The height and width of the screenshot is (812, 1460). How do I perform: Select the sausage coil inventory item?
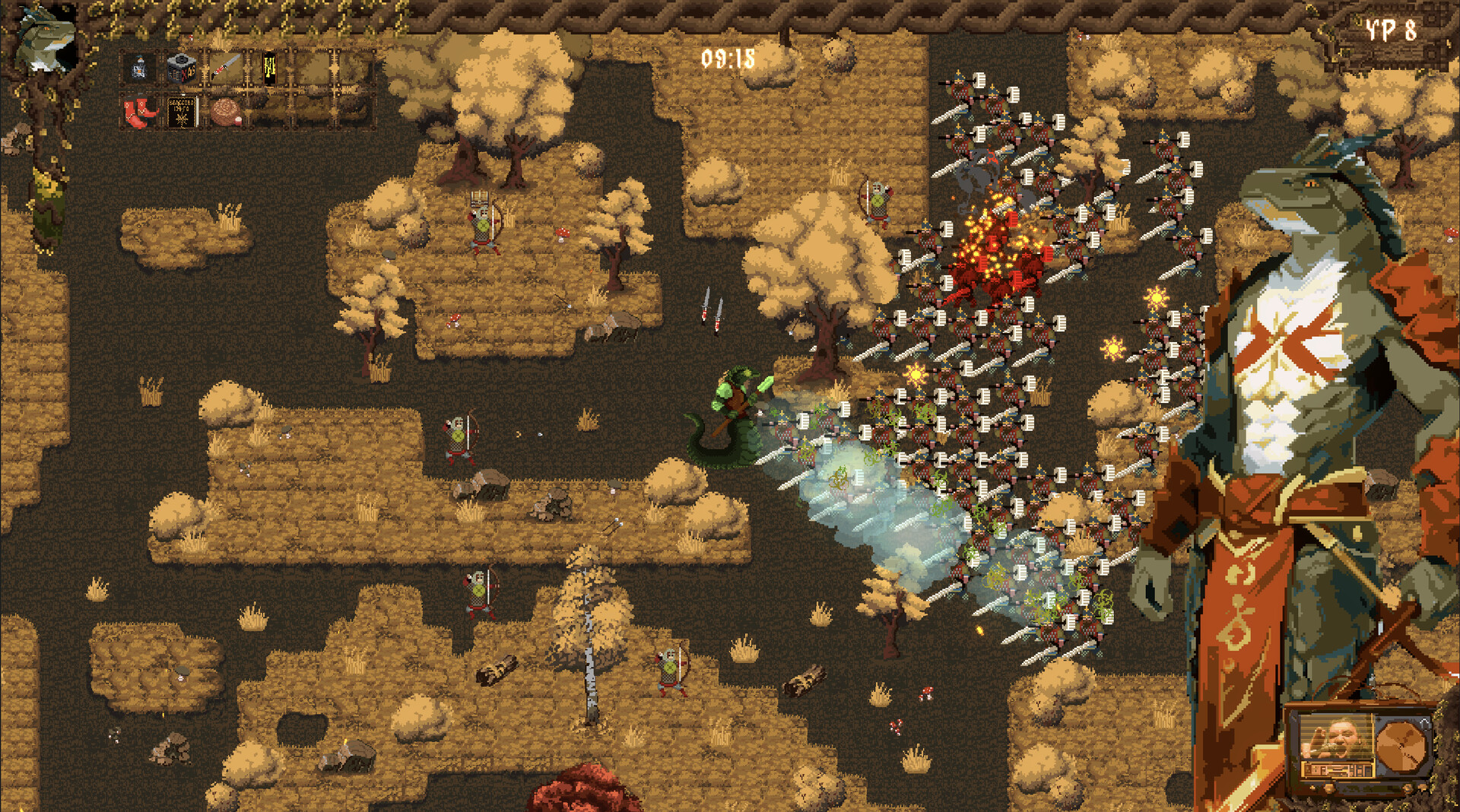(x=227, y=113)
